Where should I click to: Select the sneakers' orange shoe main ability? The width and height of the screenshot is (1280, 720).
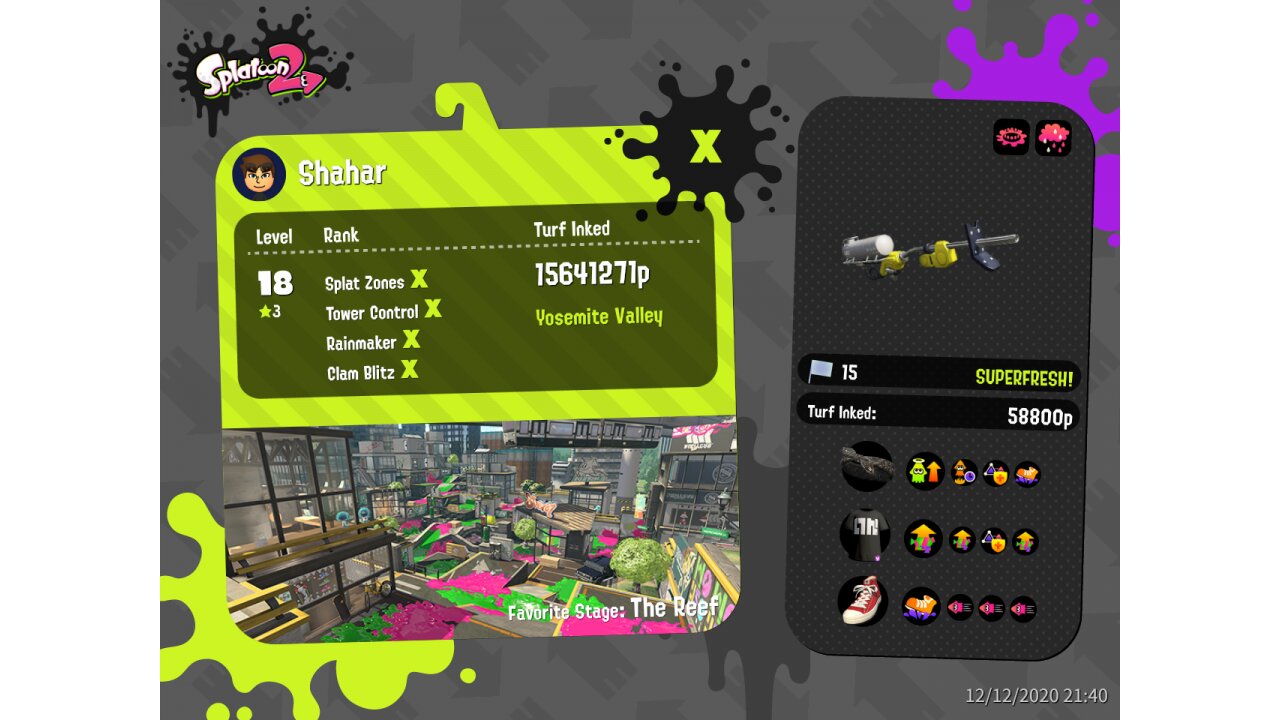(920, 605)
